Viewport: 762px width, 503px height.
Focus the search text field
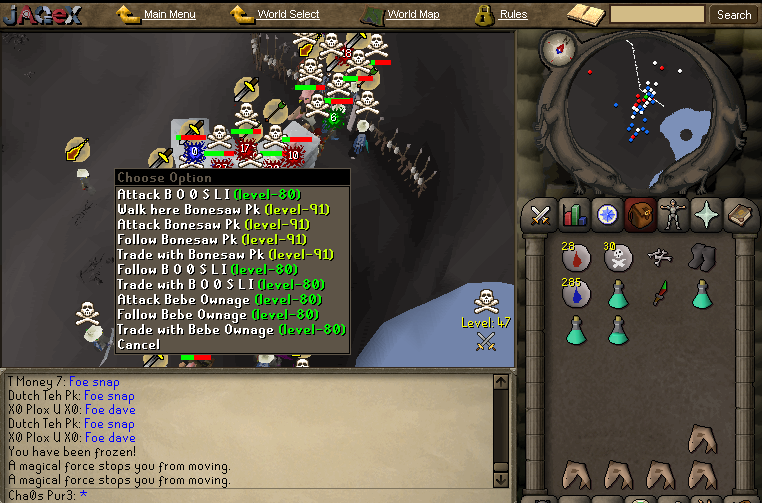point(657,15)
